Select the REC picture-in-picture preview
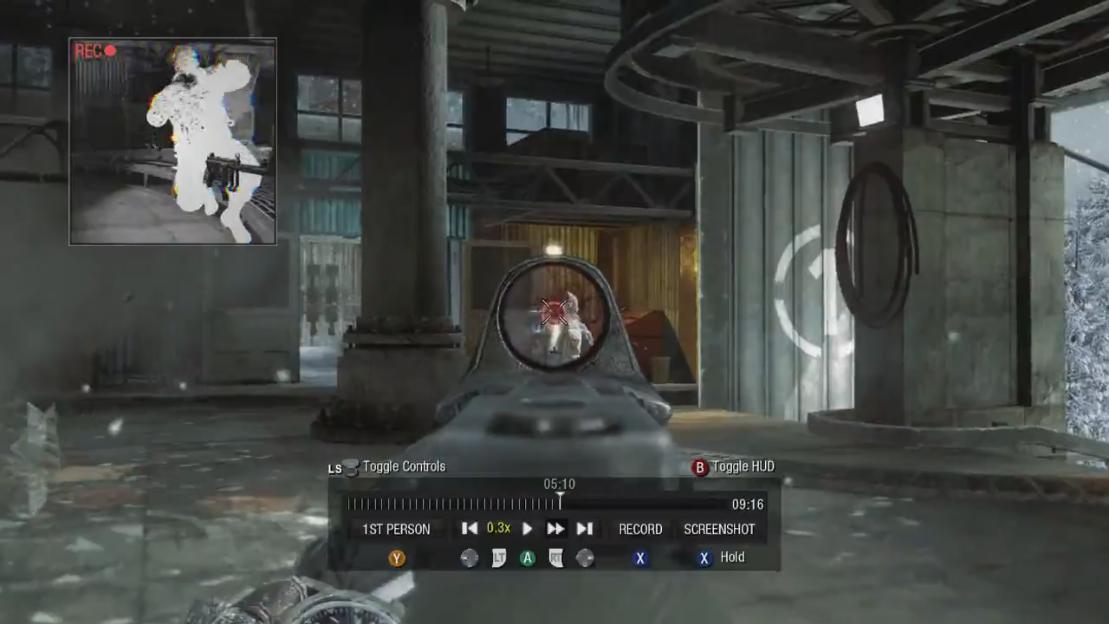The image size is (1109, 624). click(173, 141)
